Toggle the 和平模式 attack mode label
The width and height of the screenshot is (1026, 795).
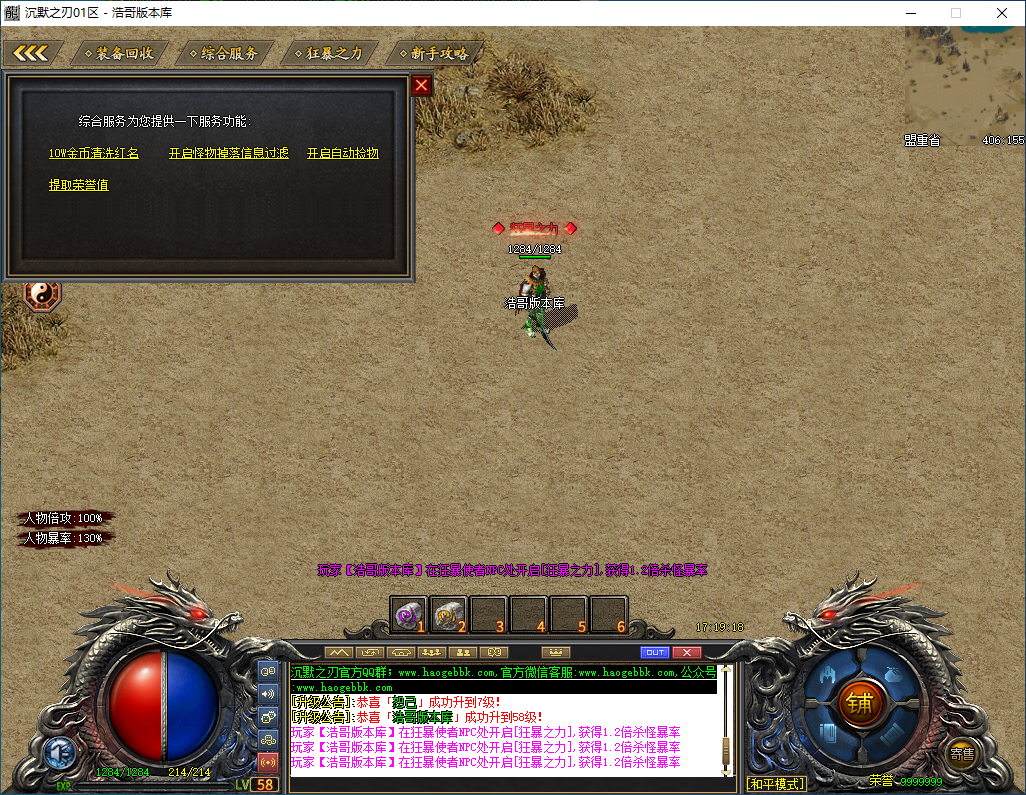click(776, 784)
